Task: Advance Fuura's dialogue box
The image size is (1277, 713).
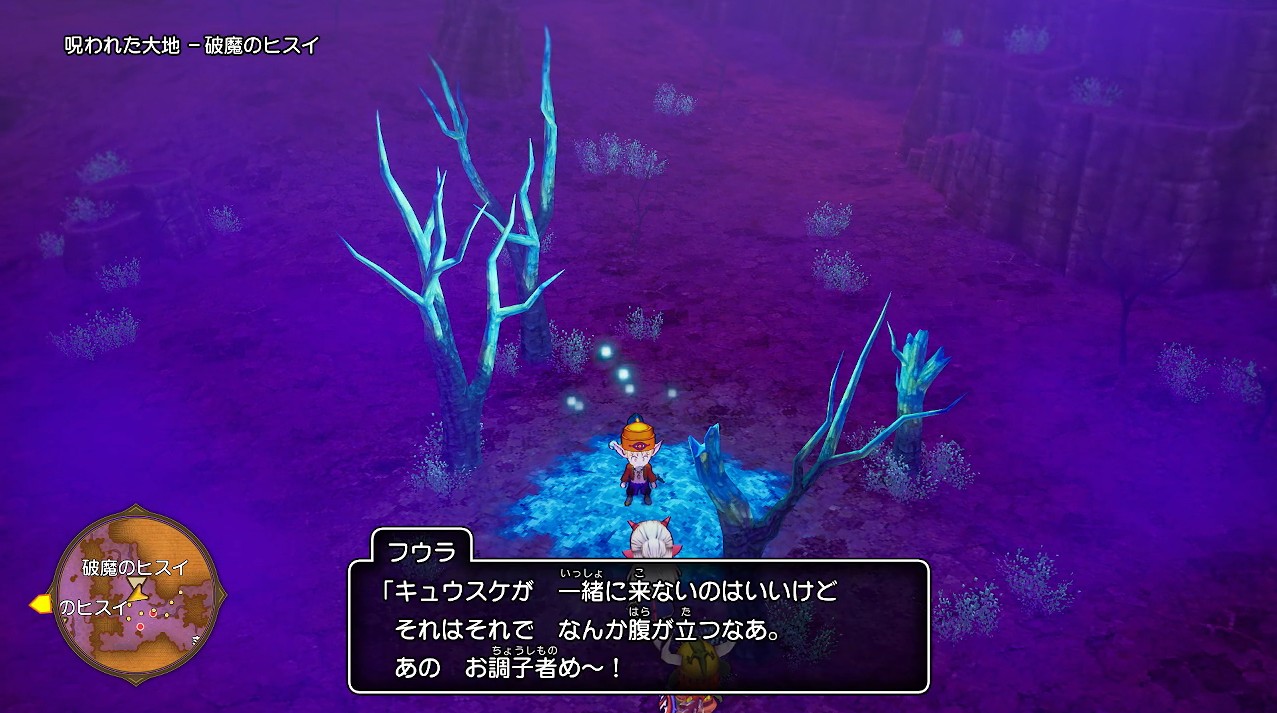Action: 638,626
